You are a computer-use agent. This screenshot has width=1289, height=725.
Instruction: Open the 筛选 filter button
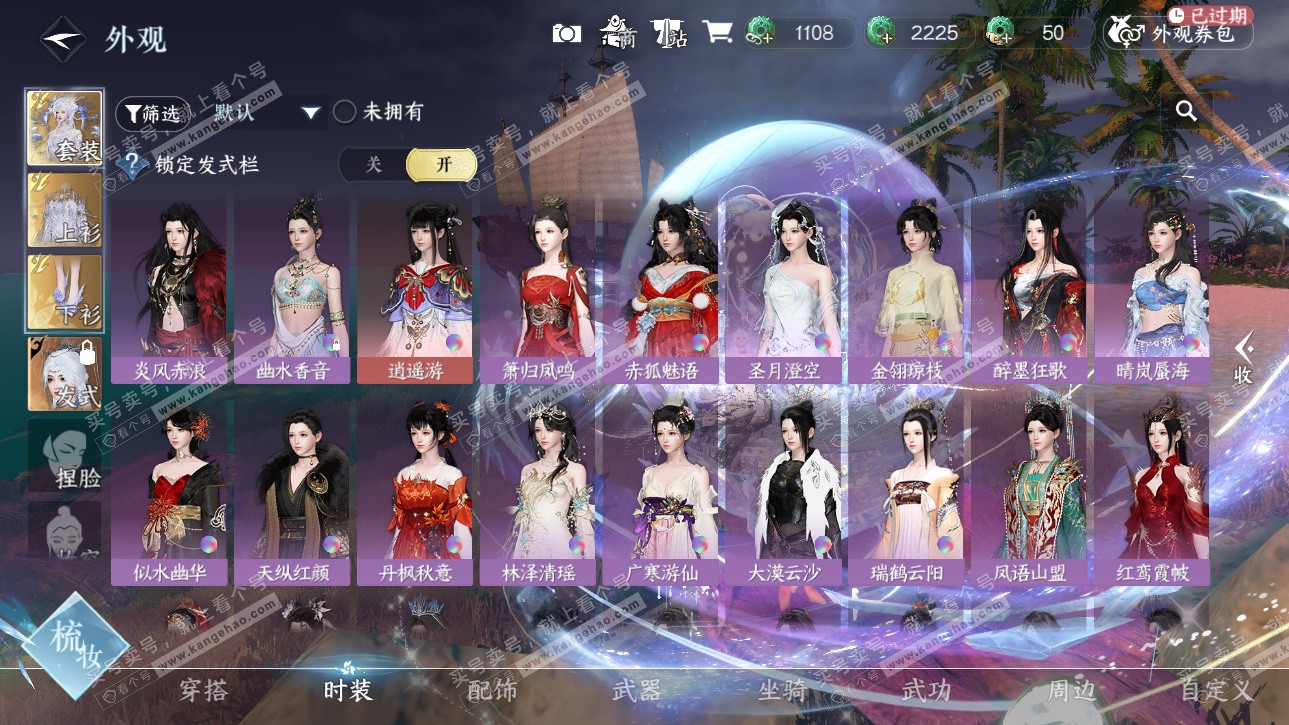pos(151,113)
